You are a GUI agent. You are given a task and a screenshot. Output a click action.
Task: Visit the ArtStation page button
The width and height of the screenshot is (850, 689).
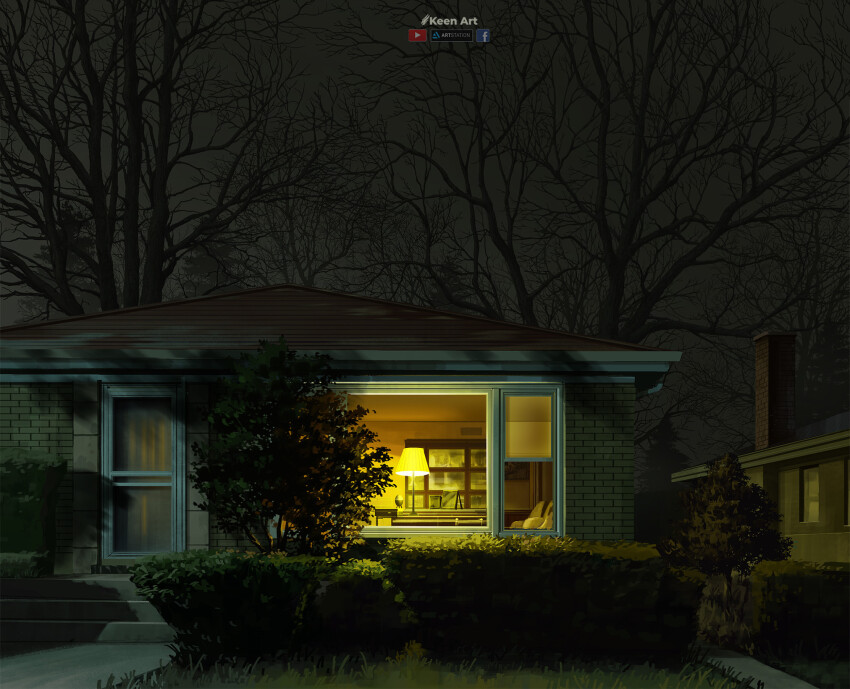(x=451, y=36)
